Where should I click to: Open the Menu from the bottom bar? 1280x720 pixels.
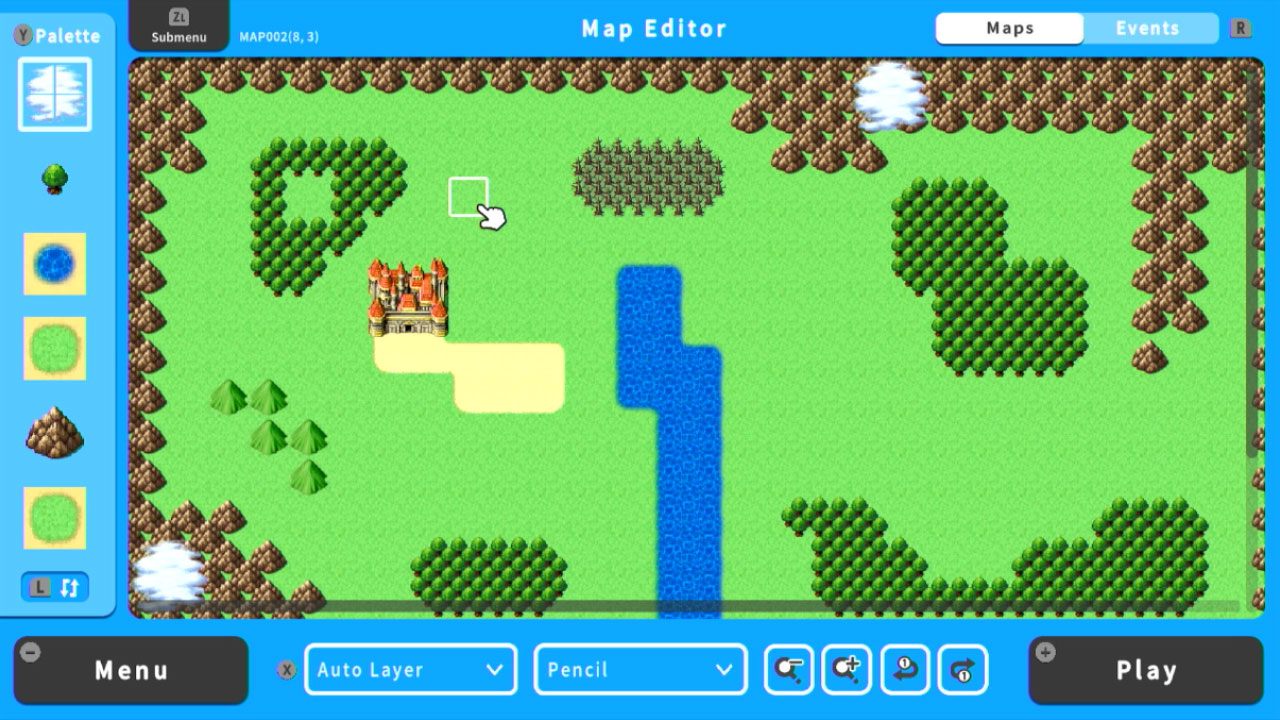tap(130, 670)
